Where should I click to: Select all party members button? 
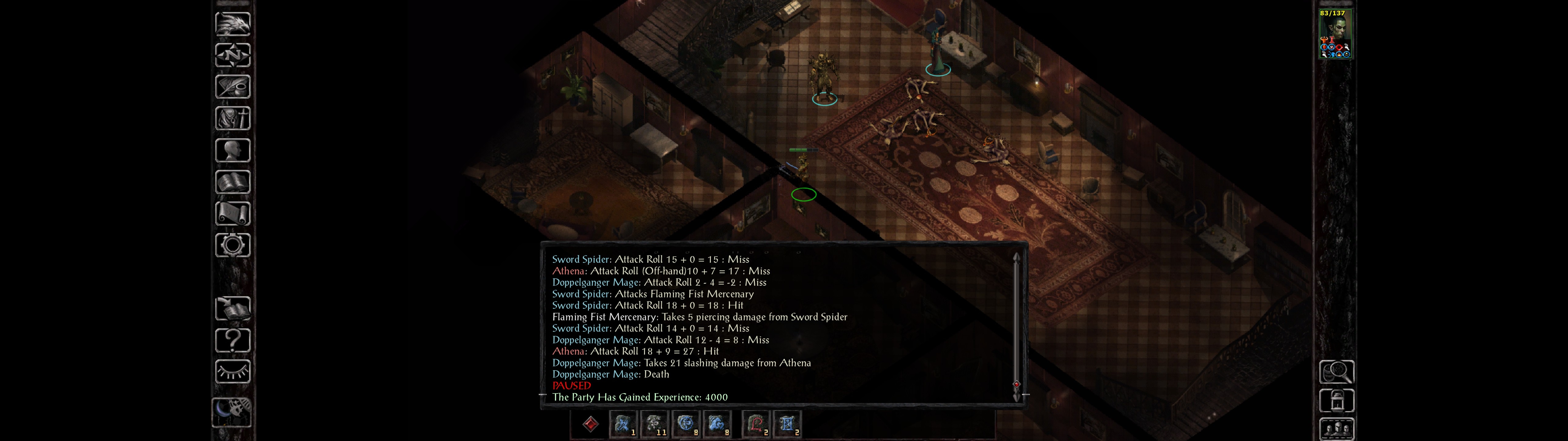point(1336,429)
